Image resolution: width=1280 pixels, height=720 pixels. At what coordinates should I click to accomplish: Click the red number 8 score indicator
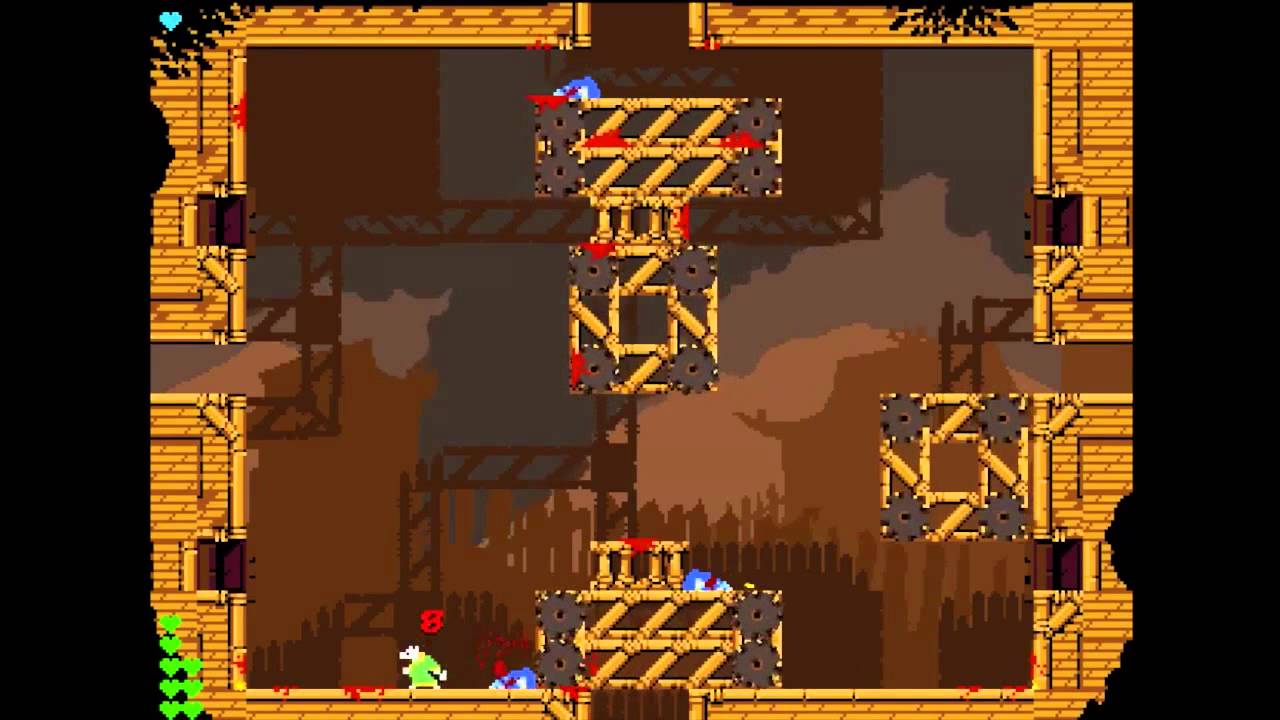pos(431,620)
